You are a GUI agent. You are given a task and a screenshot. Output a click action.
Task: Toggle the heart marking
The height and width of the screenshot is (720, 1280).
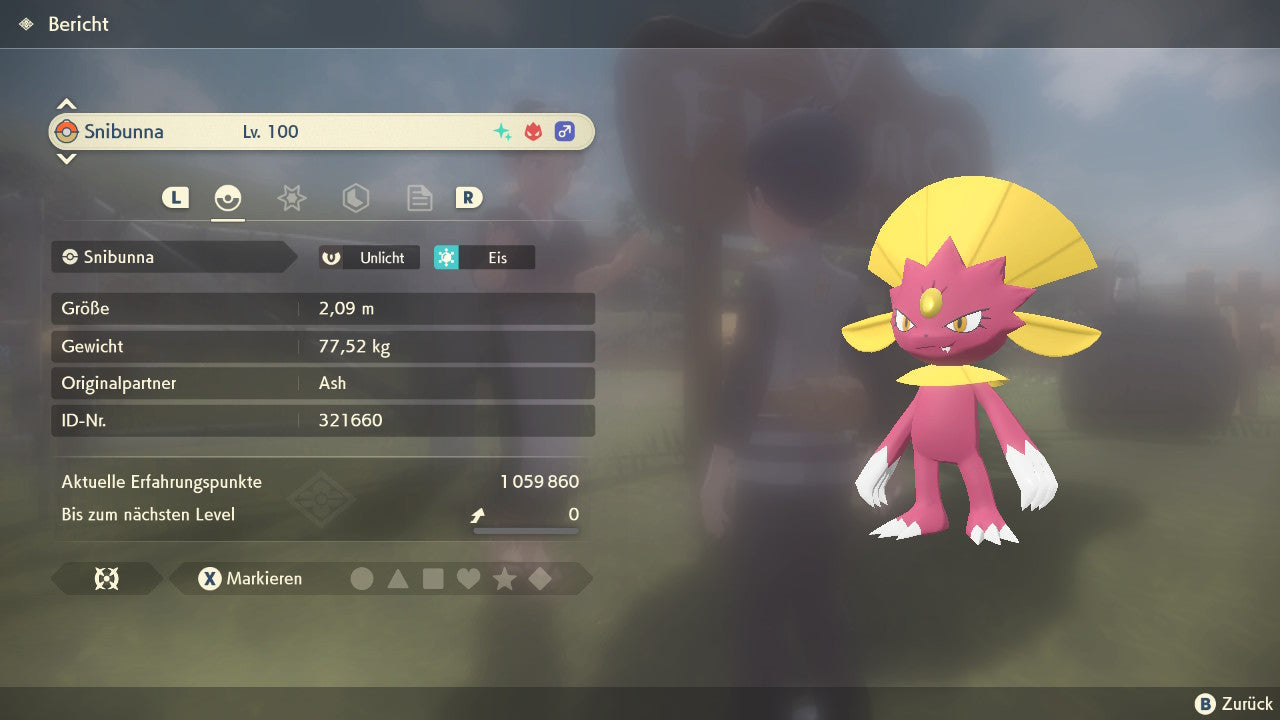tap(468, 579)
